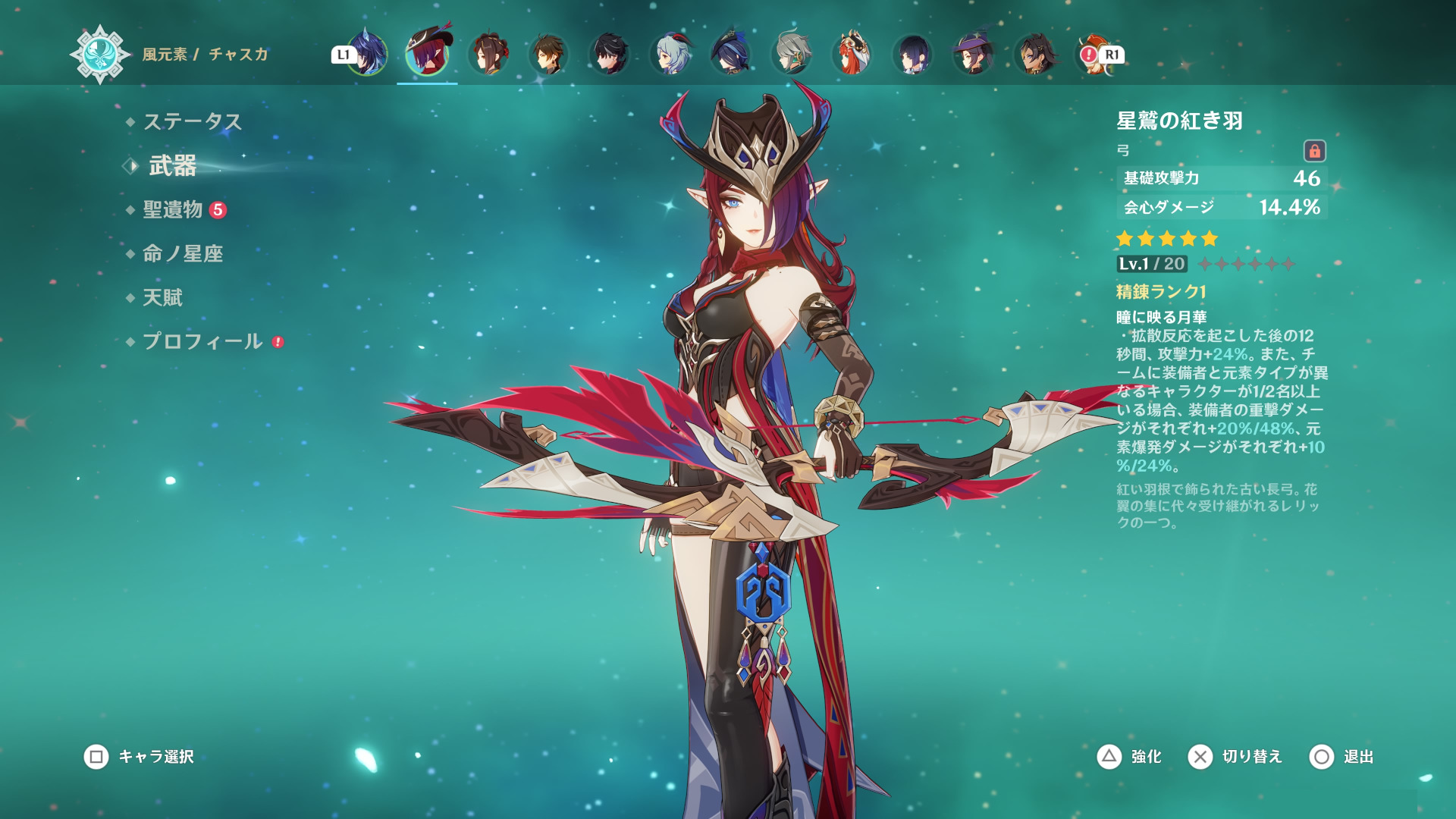Open the 天賦 talents menu

pos(163,297)
